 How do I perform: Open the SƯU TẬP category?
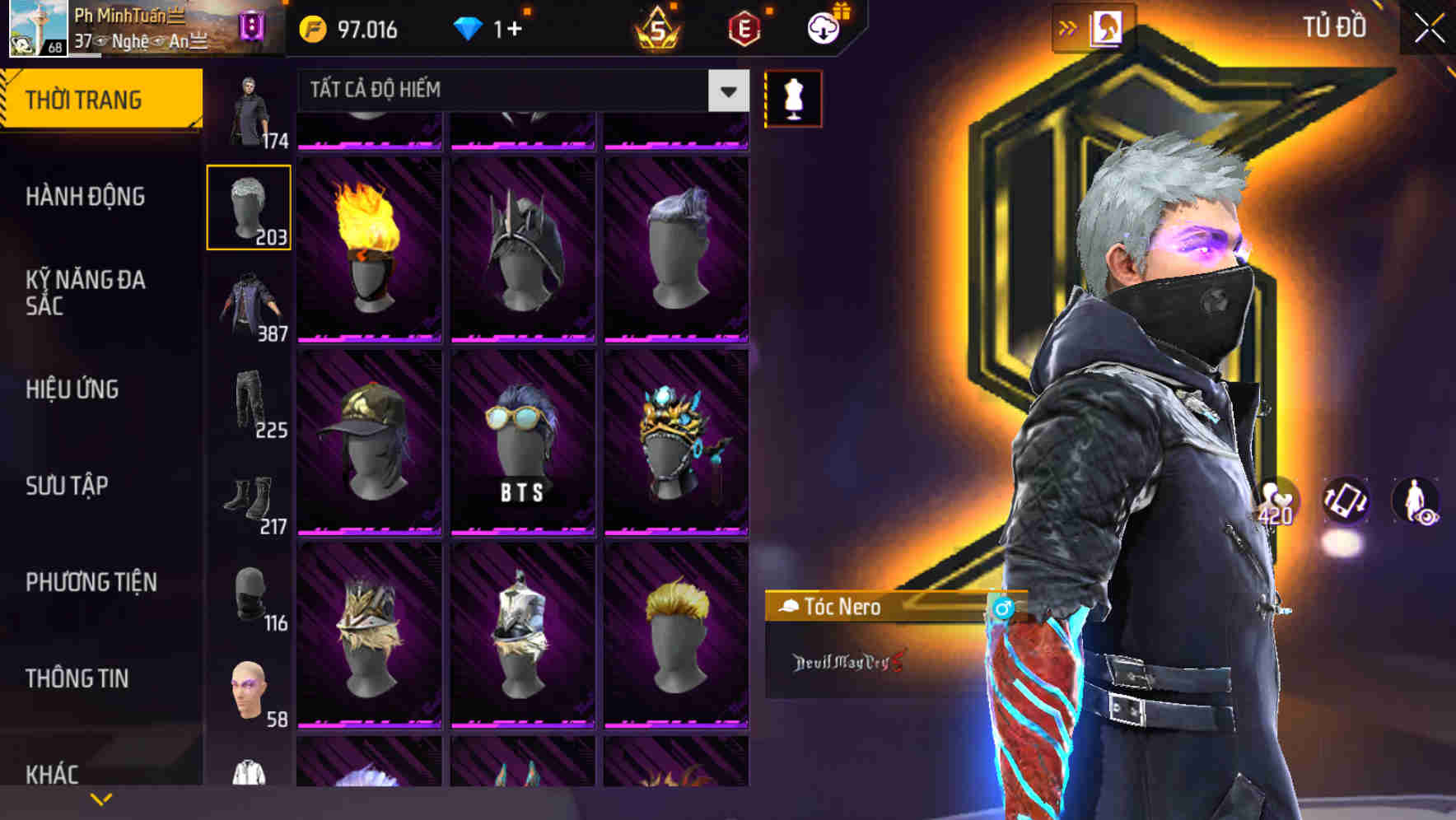(68, 487)
